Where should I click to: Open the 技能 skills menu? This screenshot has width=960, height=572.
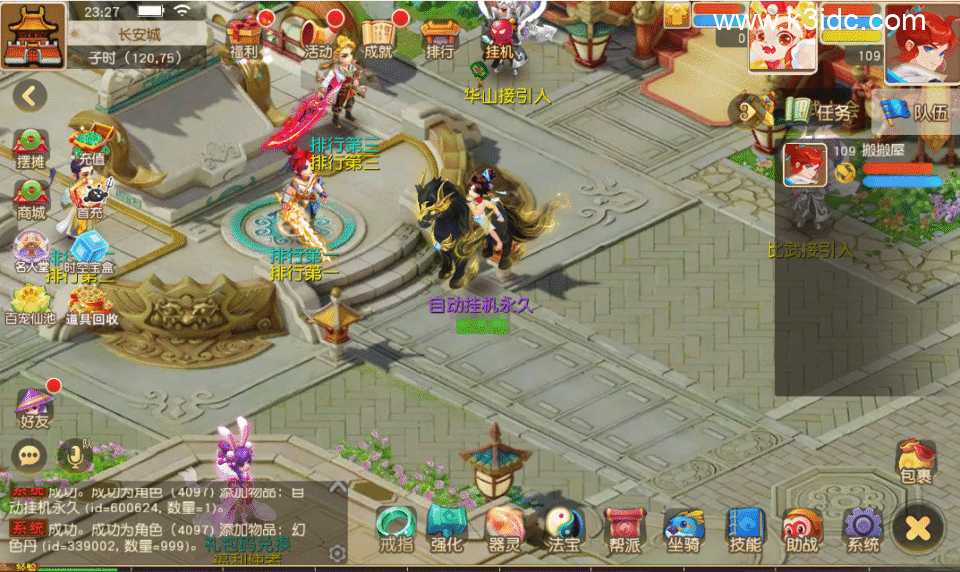pyautogui.click(x=745, y=529)
